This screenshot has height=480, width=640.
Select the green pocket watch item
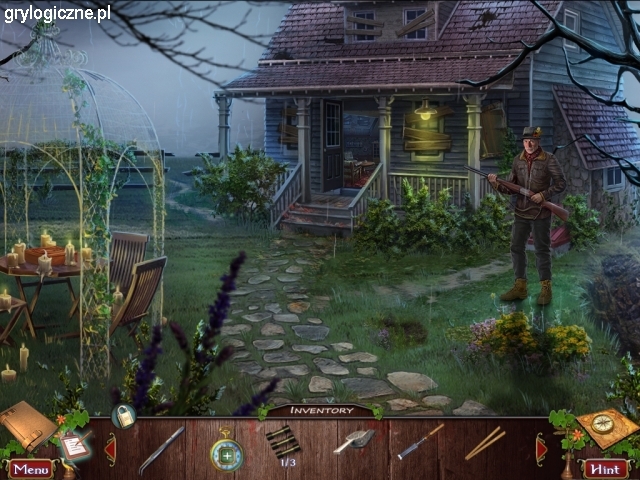click(226, 449)
